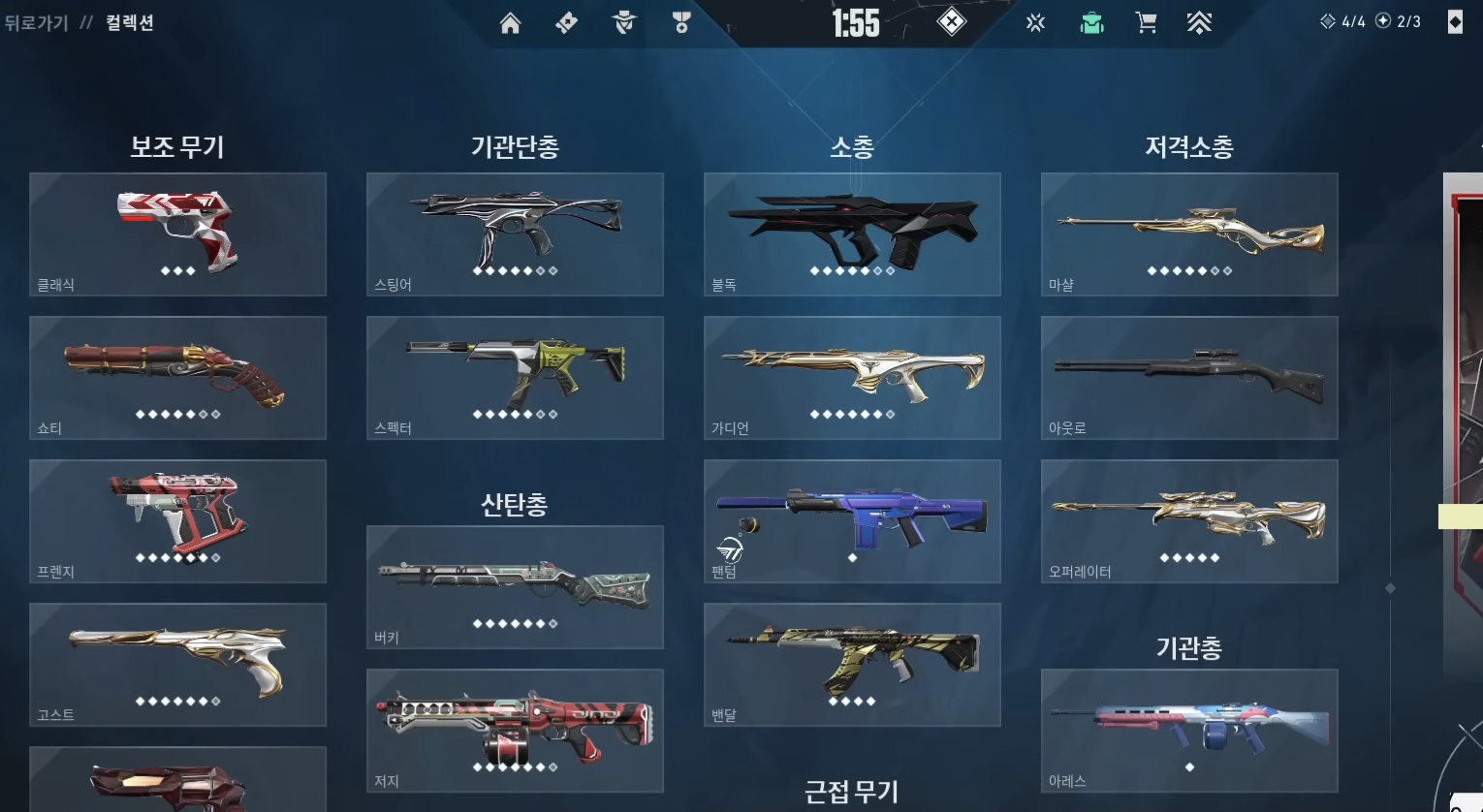Image resolution: width=1483 pixels, height=812 pixels.
Task: Open the 불독 rifle tile
Action: (852, 234)
